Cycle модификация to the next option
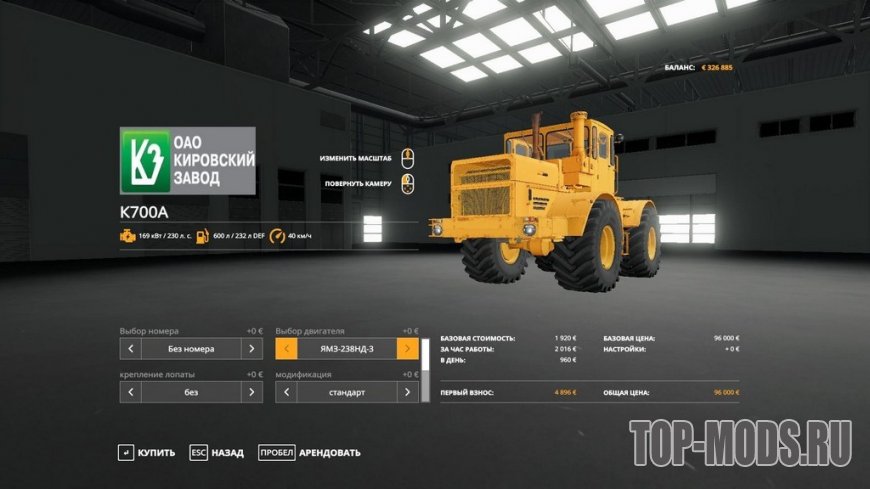Screen dimensions: 870x489 pyautogui.click(x=407, y=392)
